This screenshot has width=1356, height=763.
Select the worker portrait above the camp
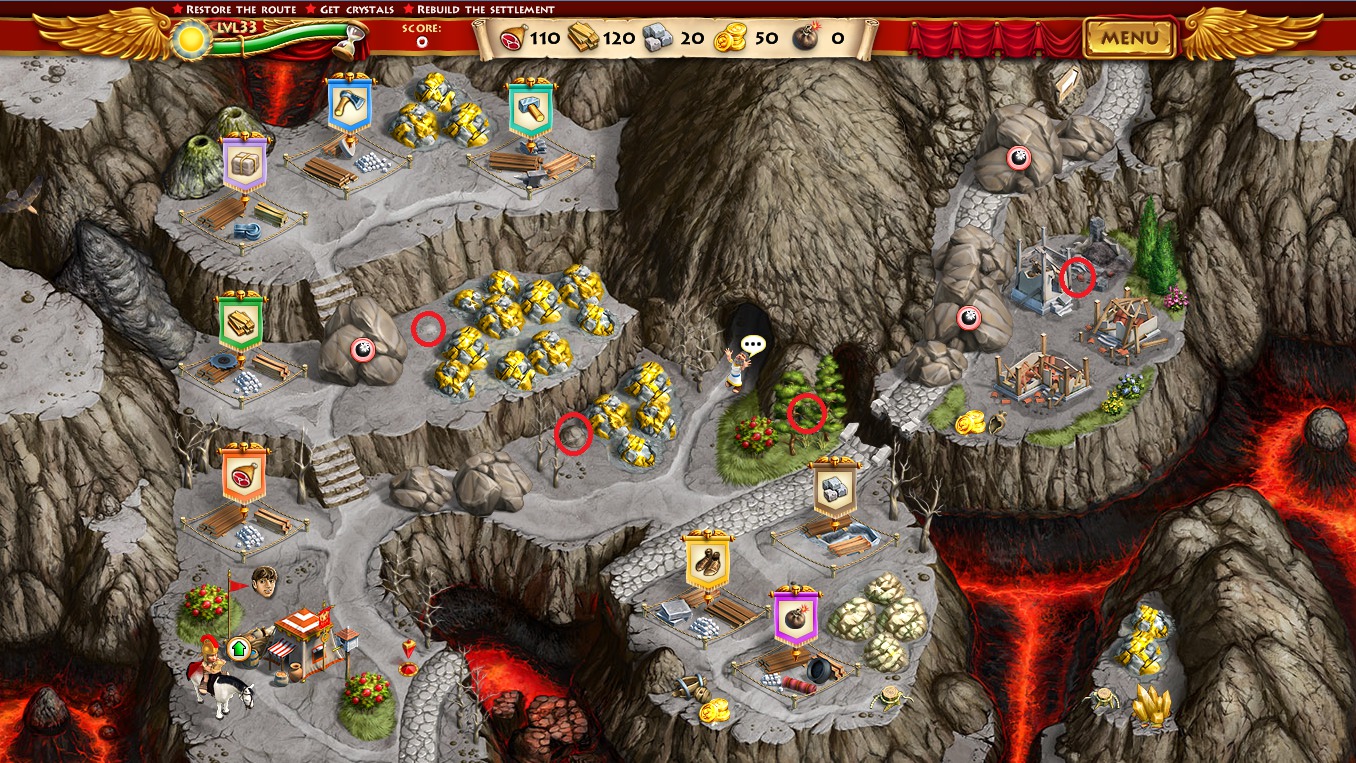264,580
